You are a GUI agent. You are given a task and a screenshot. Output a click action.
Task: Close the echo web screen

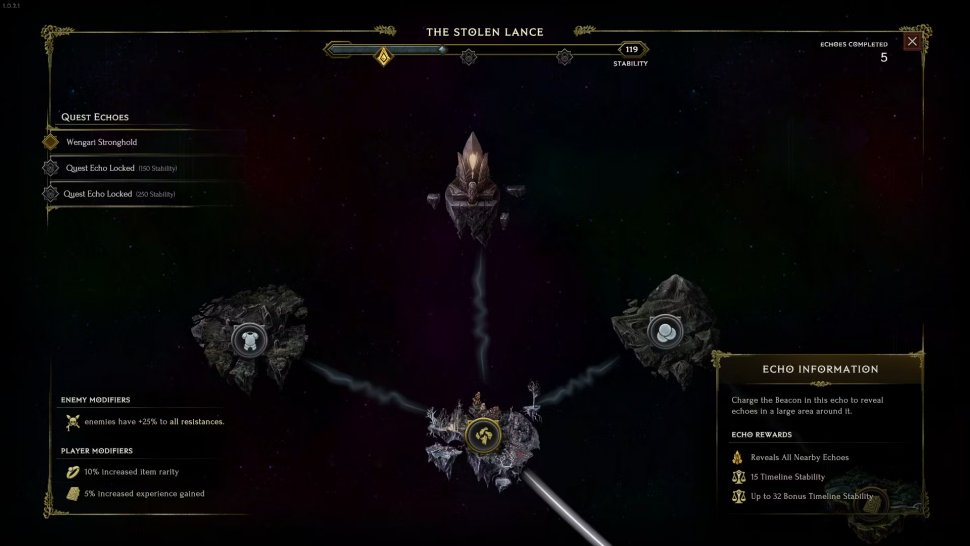[912, 41]
